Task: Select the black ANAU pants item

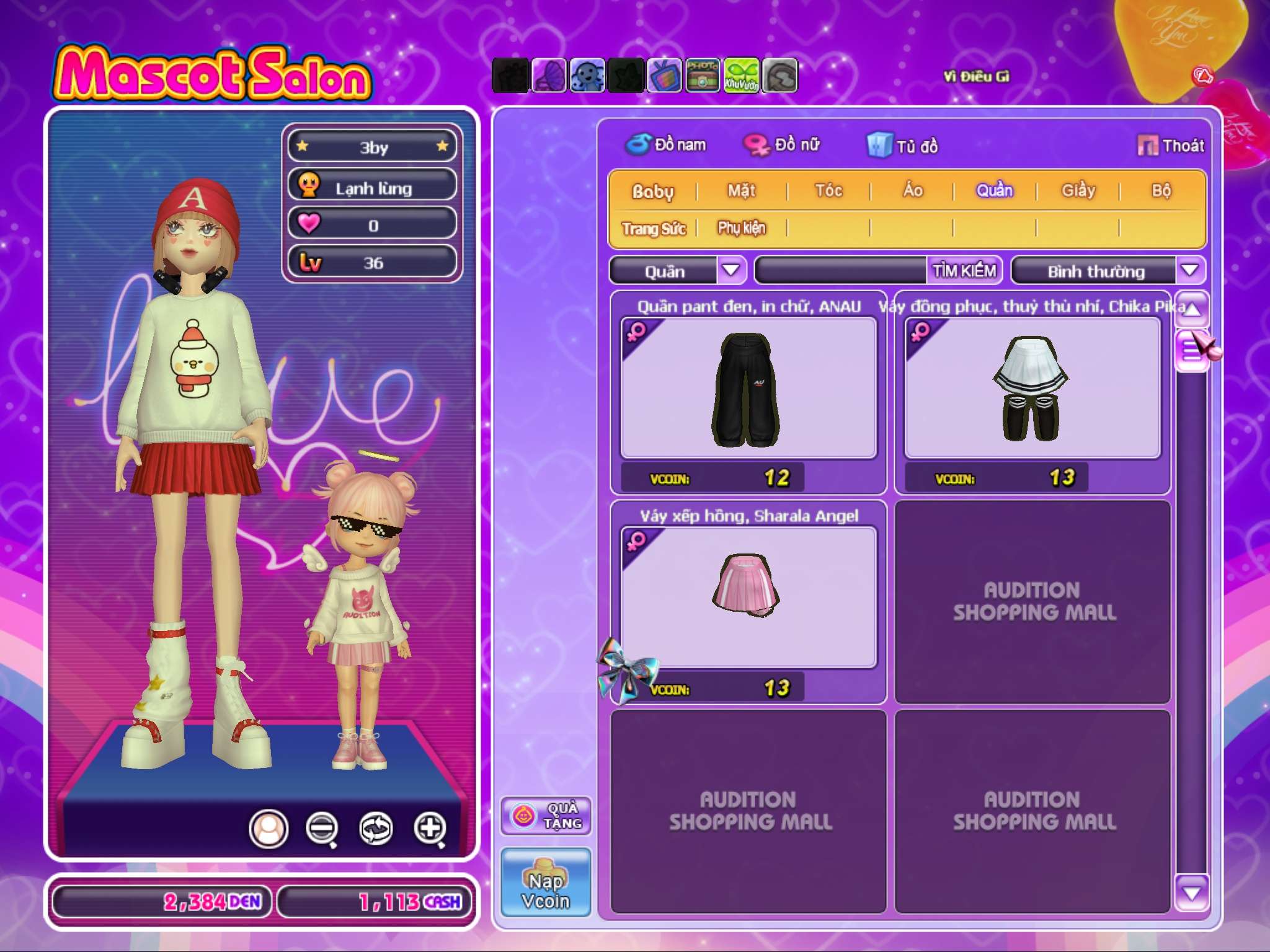Action: [748, 389]
